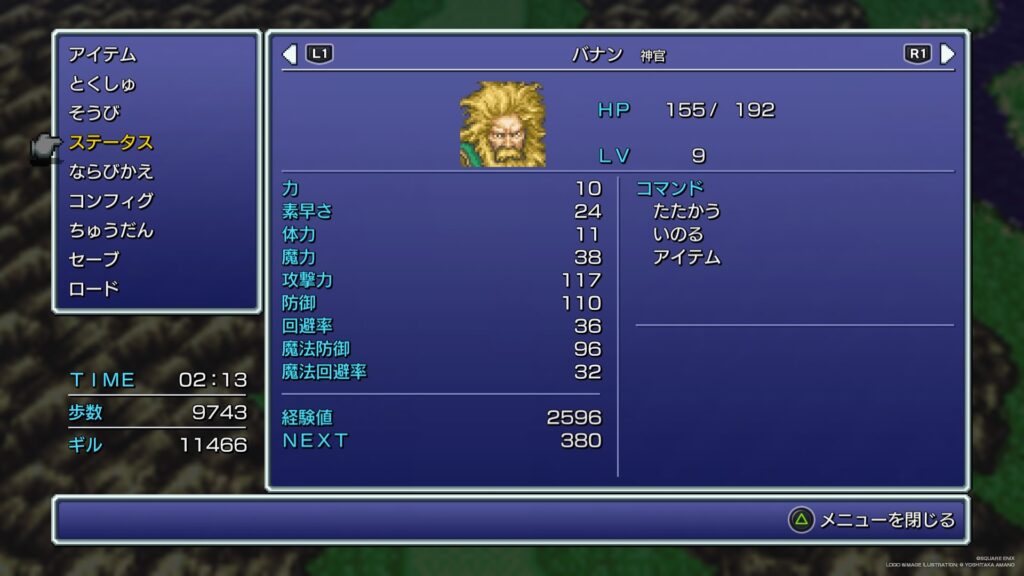Select とくしゅ in the main menu
The image size is (1024, 576).
pos(103,84)
